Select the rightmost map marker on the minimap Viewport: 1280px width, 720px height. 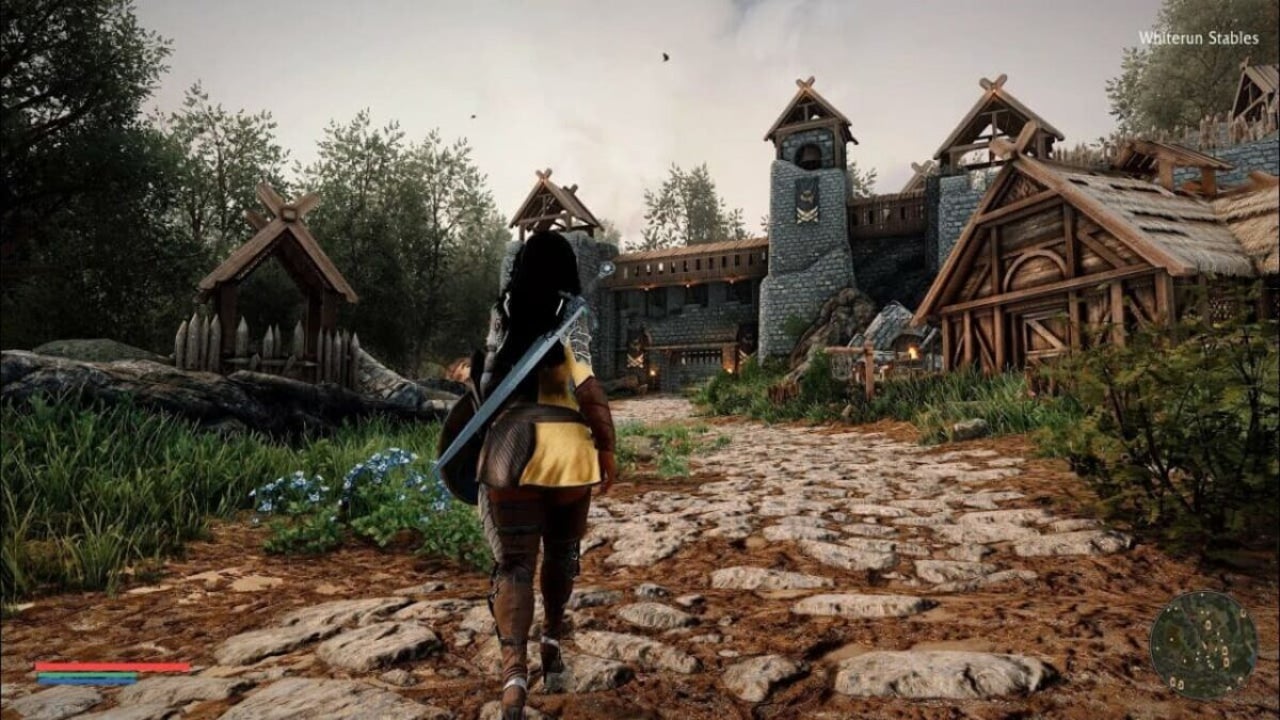pos(1242,613)
